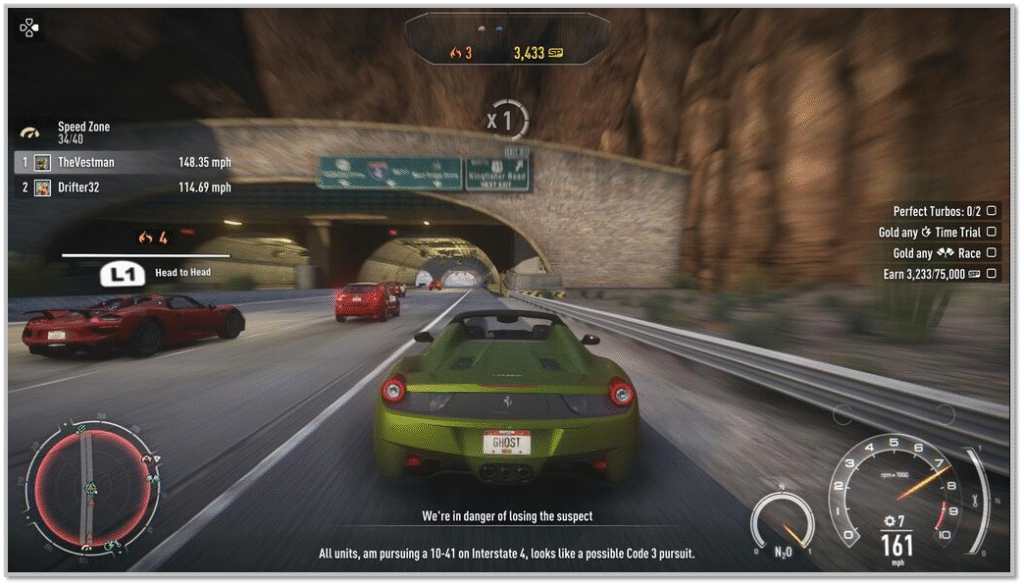Image resolution: width=1024 pixels, height=586 pixels.
Task: Tick the Gold any Race objective checkbox
Action: point(992,253)
